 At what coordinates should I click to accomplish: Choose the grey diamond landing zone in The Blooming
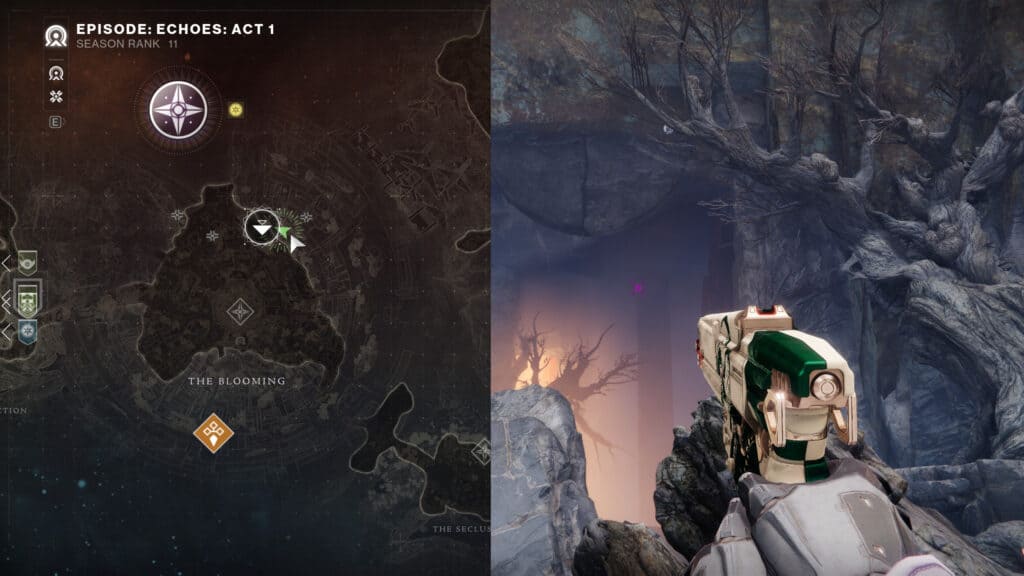tap(240, 311)
